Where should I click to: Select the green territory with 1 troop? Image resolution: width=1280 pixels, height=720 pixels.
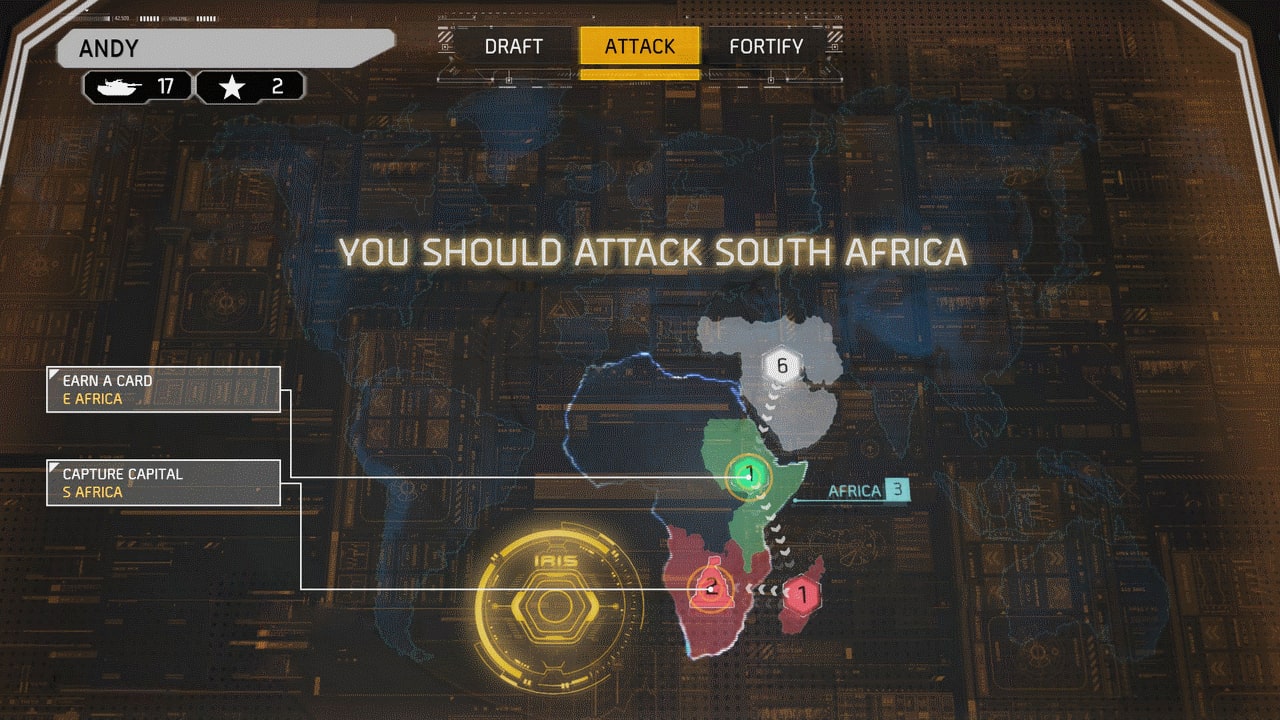[x=748, y=473]
